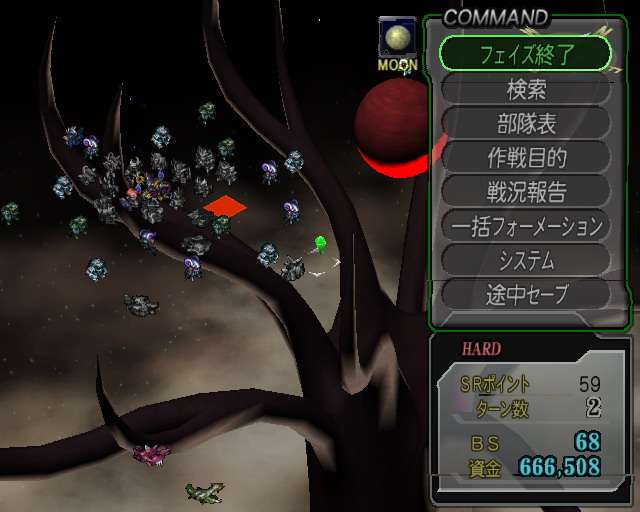Open the システム system menu
This screenshot has height=512, width=640.
pyautogui.click(x=525, y=260)
